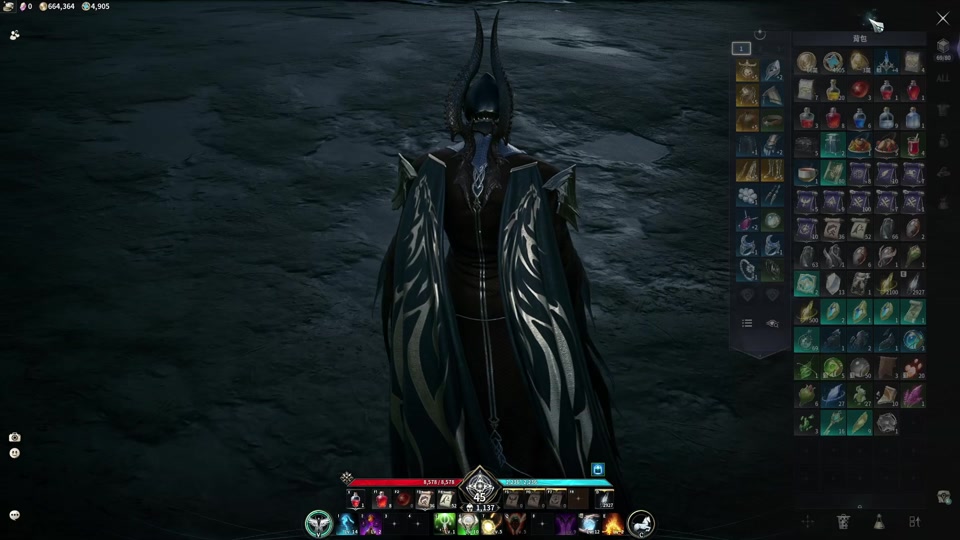Screen dimensions: 960x540
Task: Select the yellow potion flask in inventory
Action: (x=833, y=91)
